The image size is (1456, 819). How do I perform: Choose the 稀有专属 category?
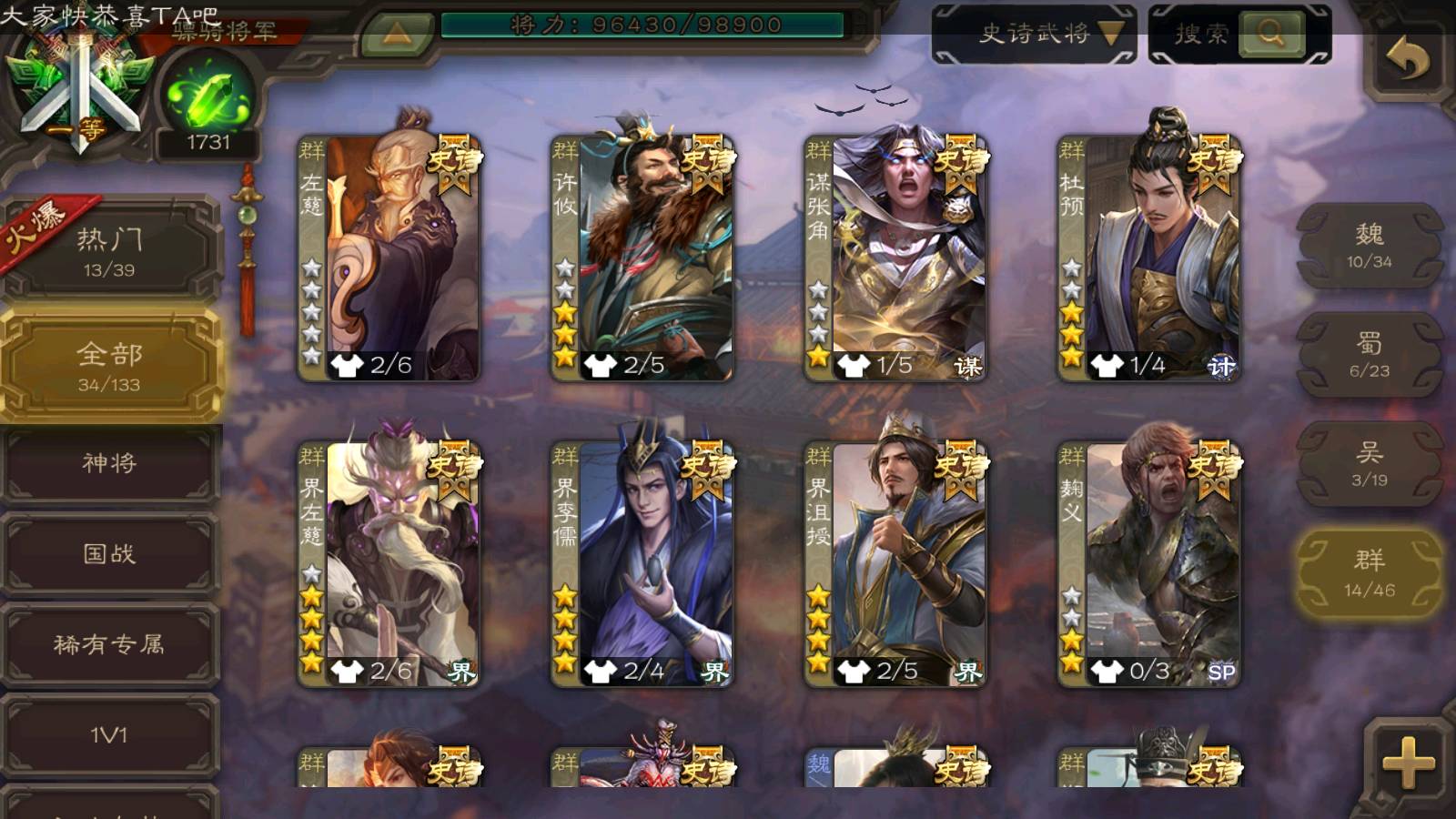[x=109, y=645]
